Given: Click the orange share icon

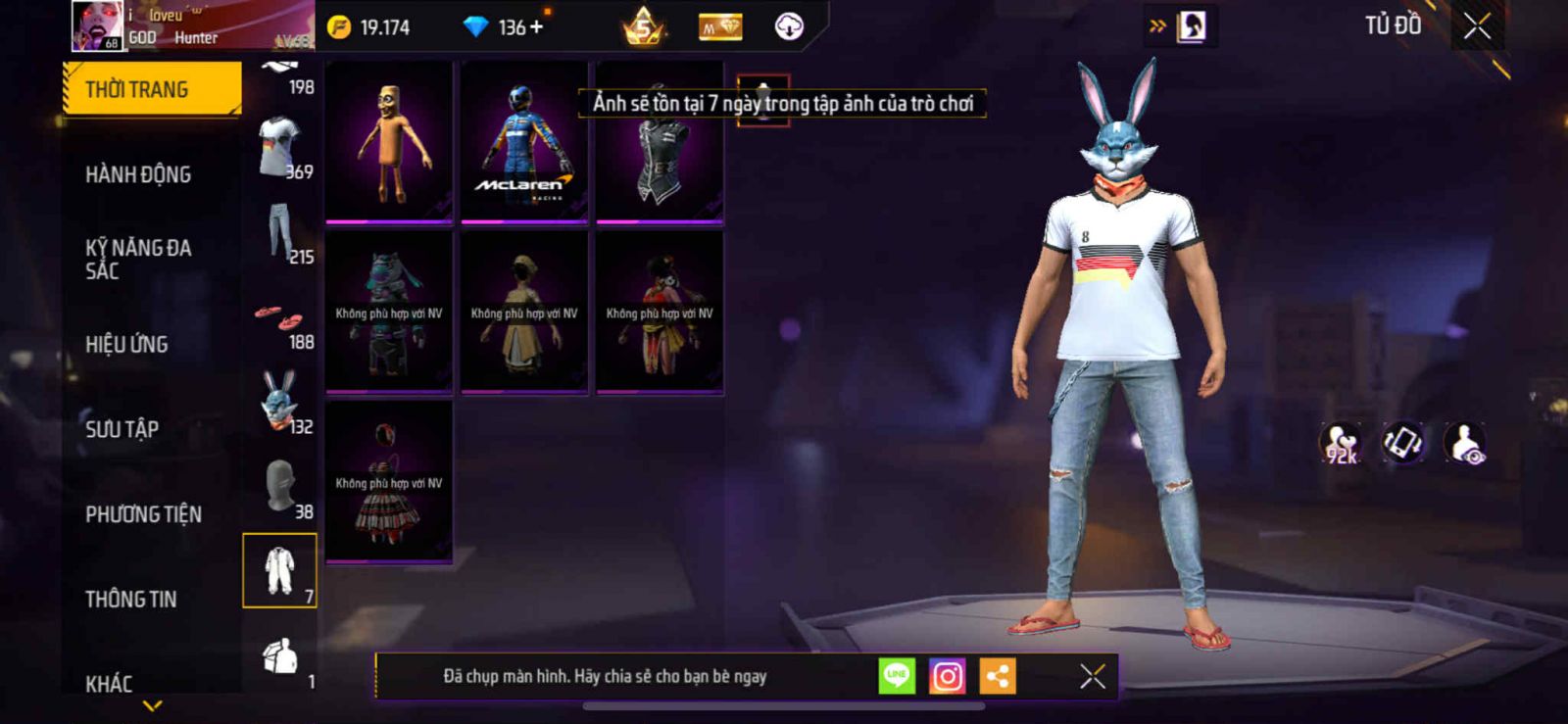Looking at the screenshot, I should tap(998, 676).
